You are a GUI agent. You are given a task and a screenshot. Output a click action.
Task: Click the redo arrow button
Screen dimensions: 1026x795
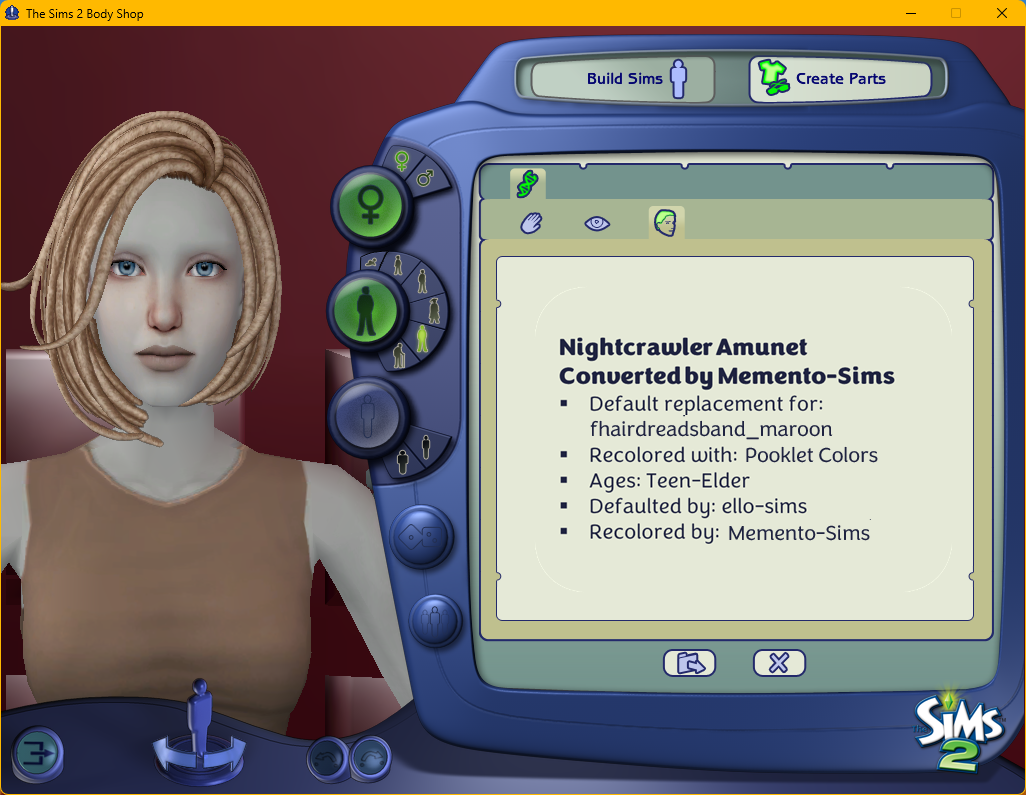point(371,759)
